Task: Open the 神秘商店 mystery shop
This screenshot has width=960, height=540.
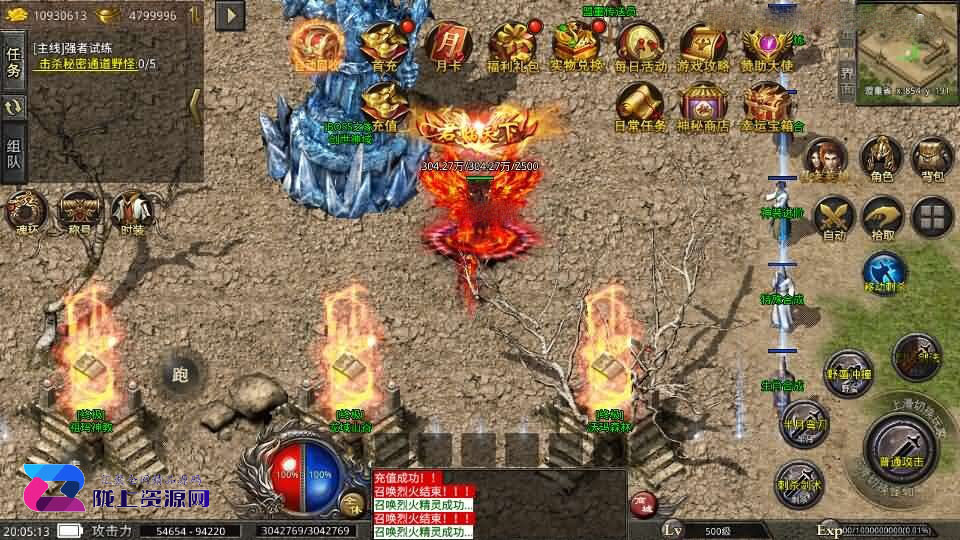Action: pyautogui.click(x=704, y=104)
